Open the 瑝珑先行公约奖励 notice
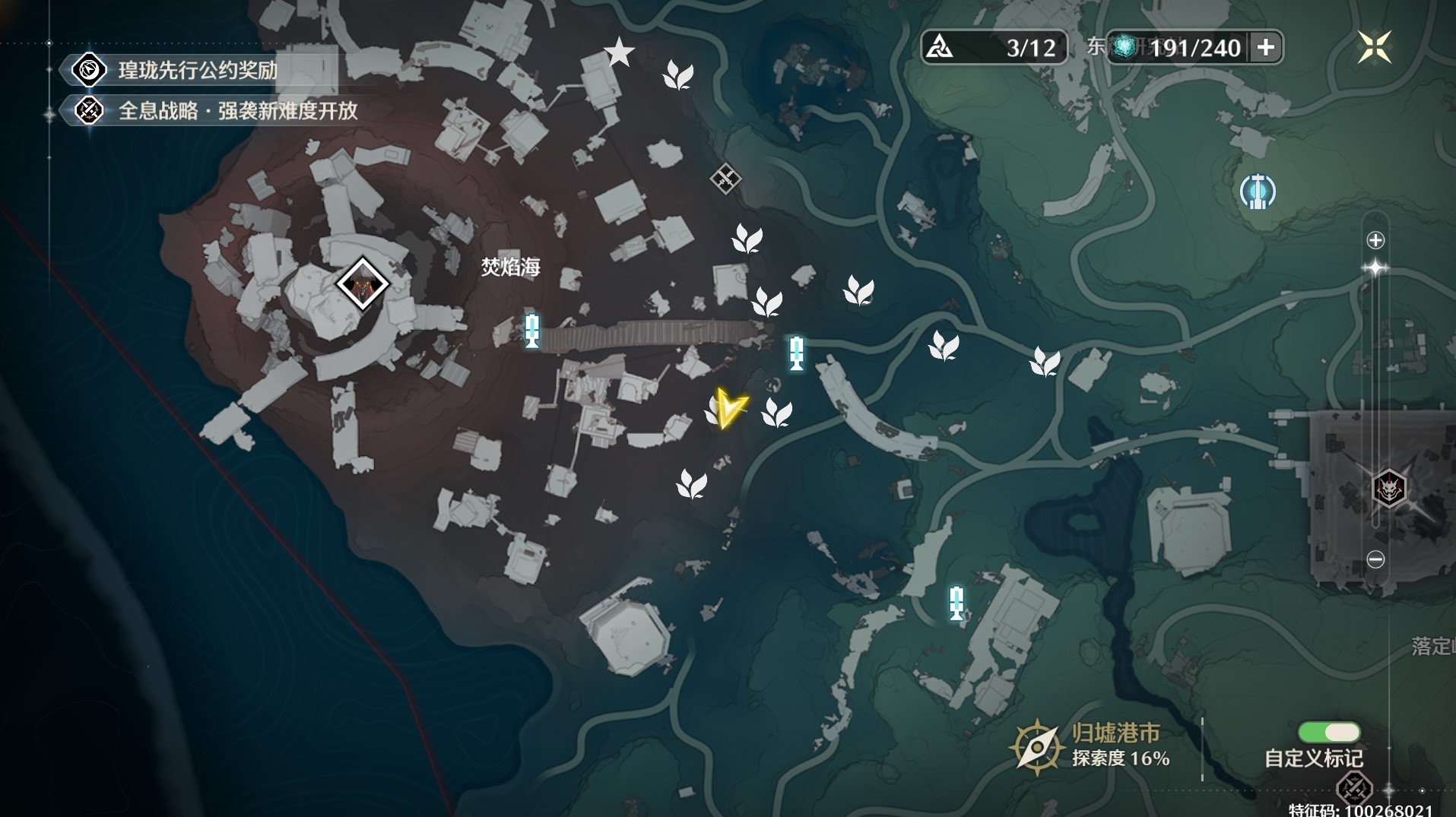Viewport: 1456px width, 817px height. [197, 71]
